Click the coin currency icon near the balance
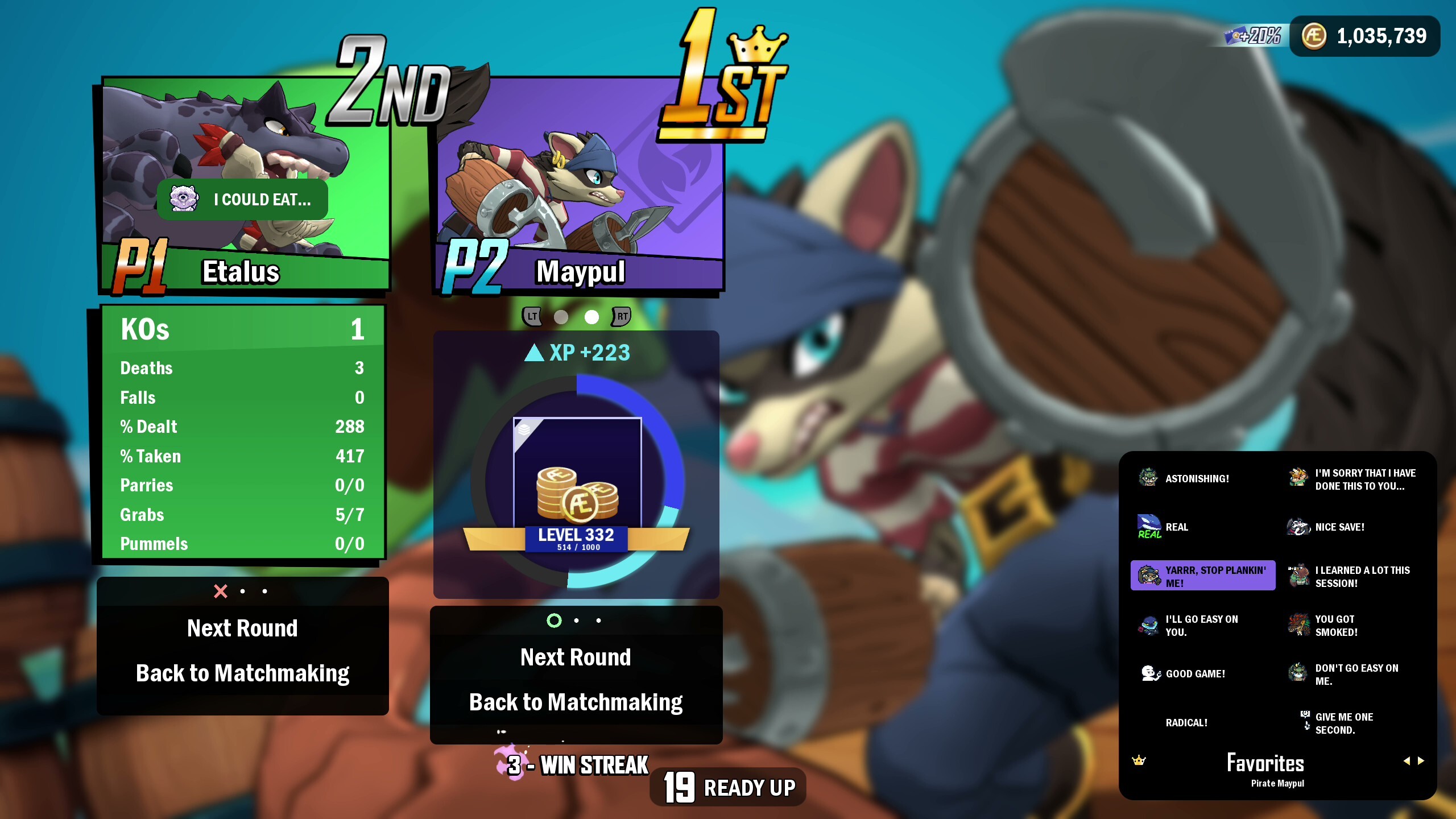 (1314, 36)
